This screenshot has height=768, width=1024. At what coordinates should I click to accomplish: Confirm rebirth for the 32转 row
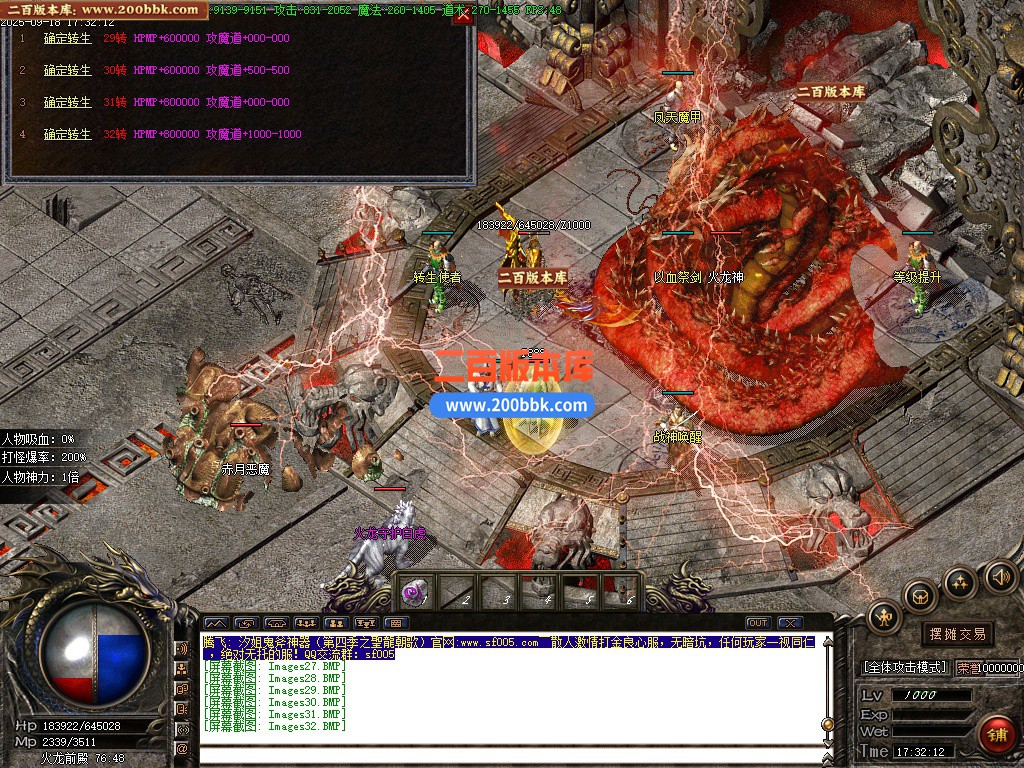(67, 134)
